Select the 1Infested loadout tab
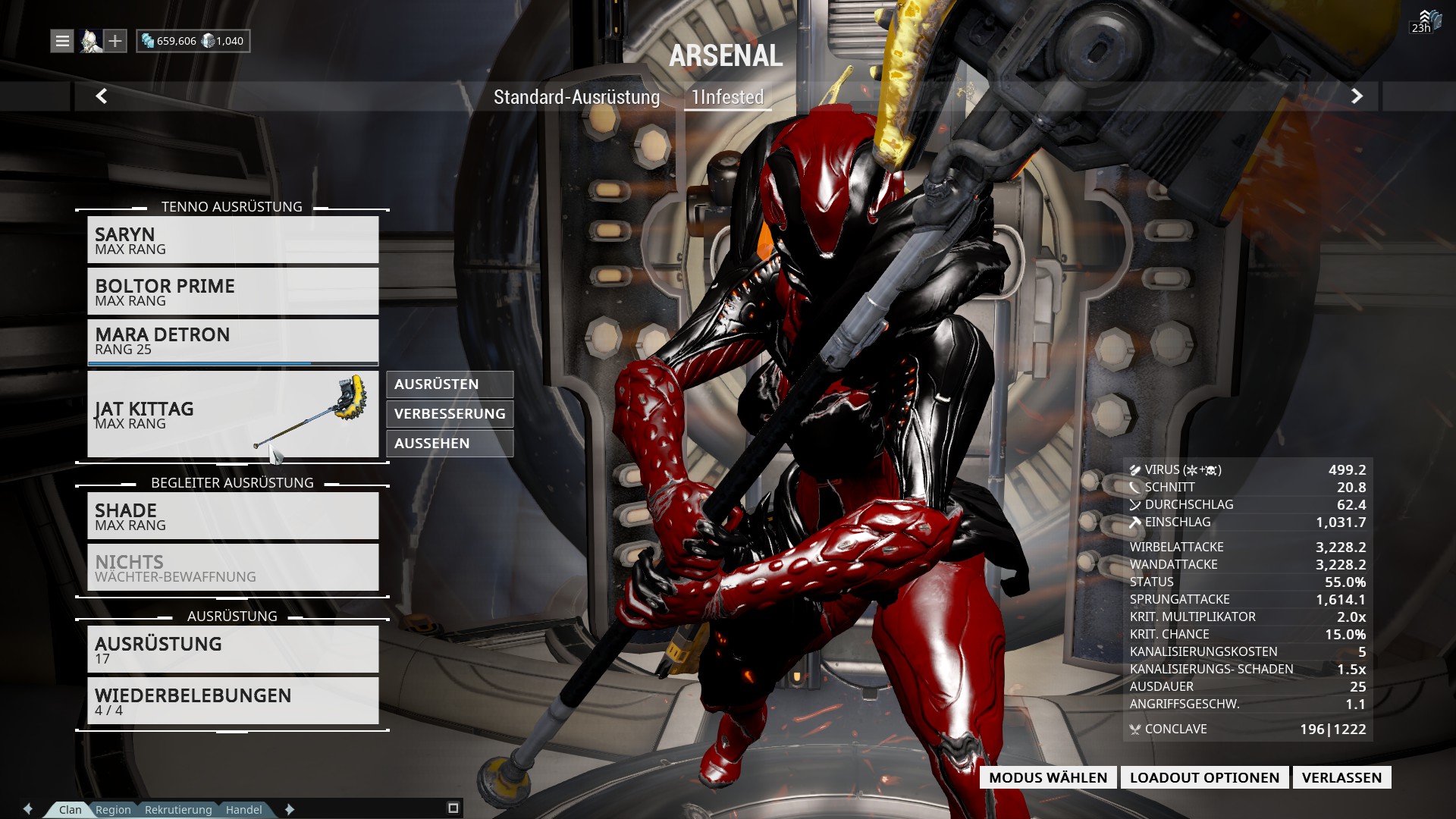This screenshot has width=1456, height=819. pos(727,97)
